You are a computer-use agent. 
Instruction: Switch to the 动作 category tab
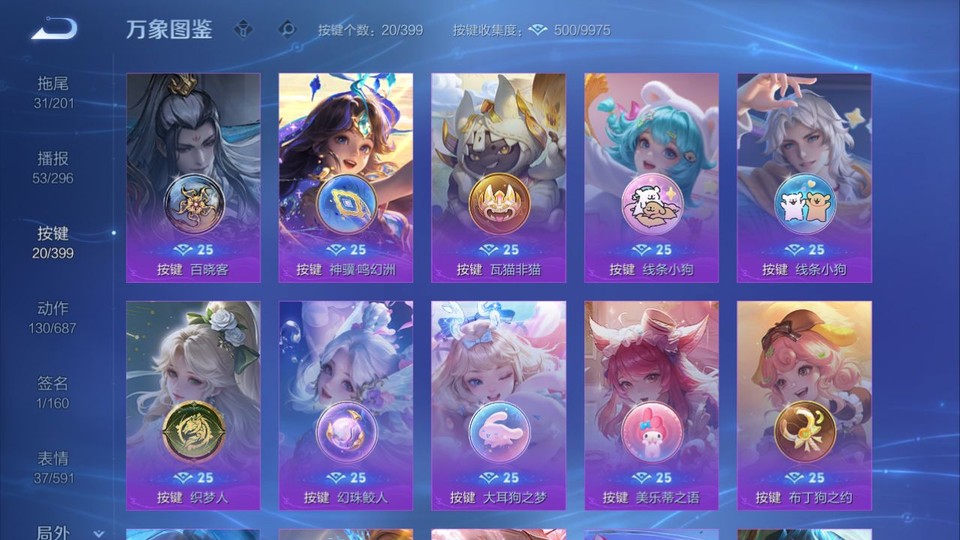click(x=53, y=317)
